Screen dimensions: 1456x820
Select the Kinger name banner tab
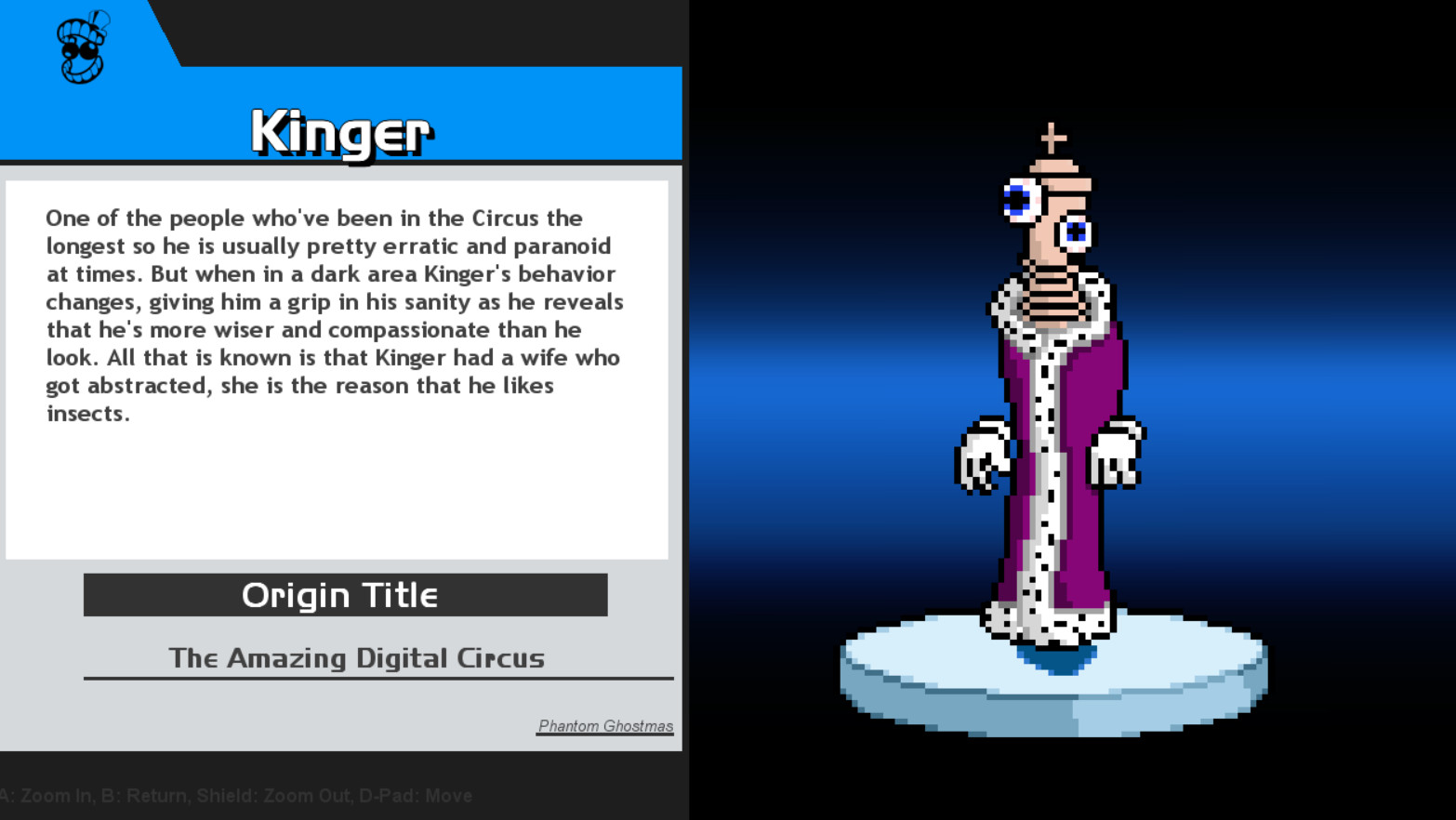[342, 130]
